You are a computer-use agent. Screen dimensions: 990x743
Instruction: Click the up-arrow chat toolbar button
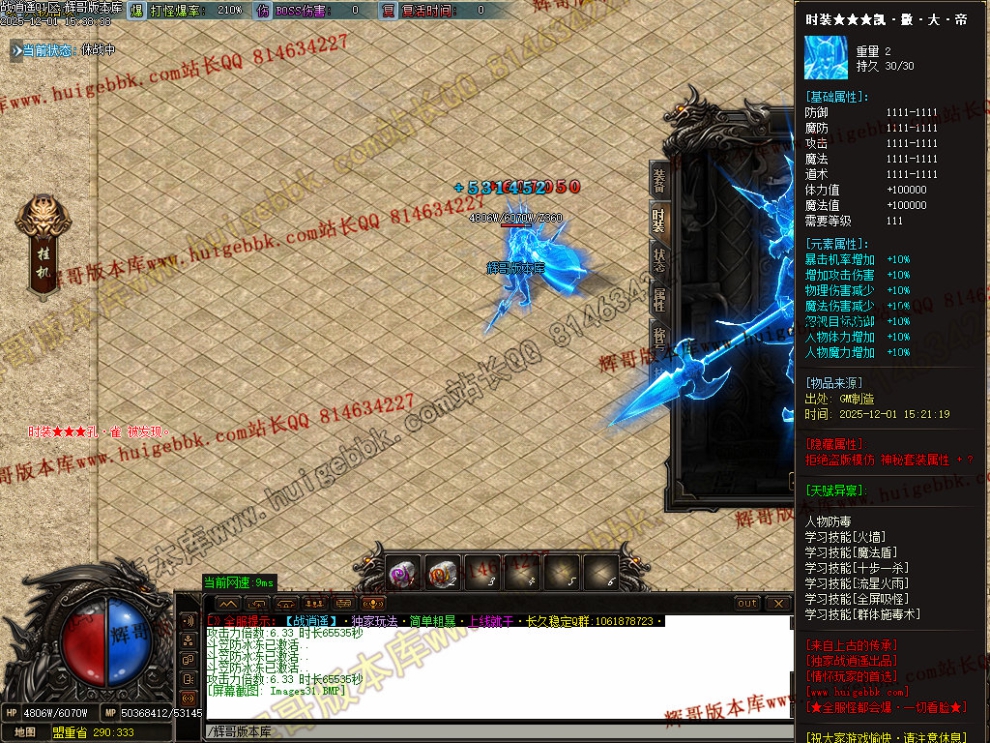click(228, 604)
